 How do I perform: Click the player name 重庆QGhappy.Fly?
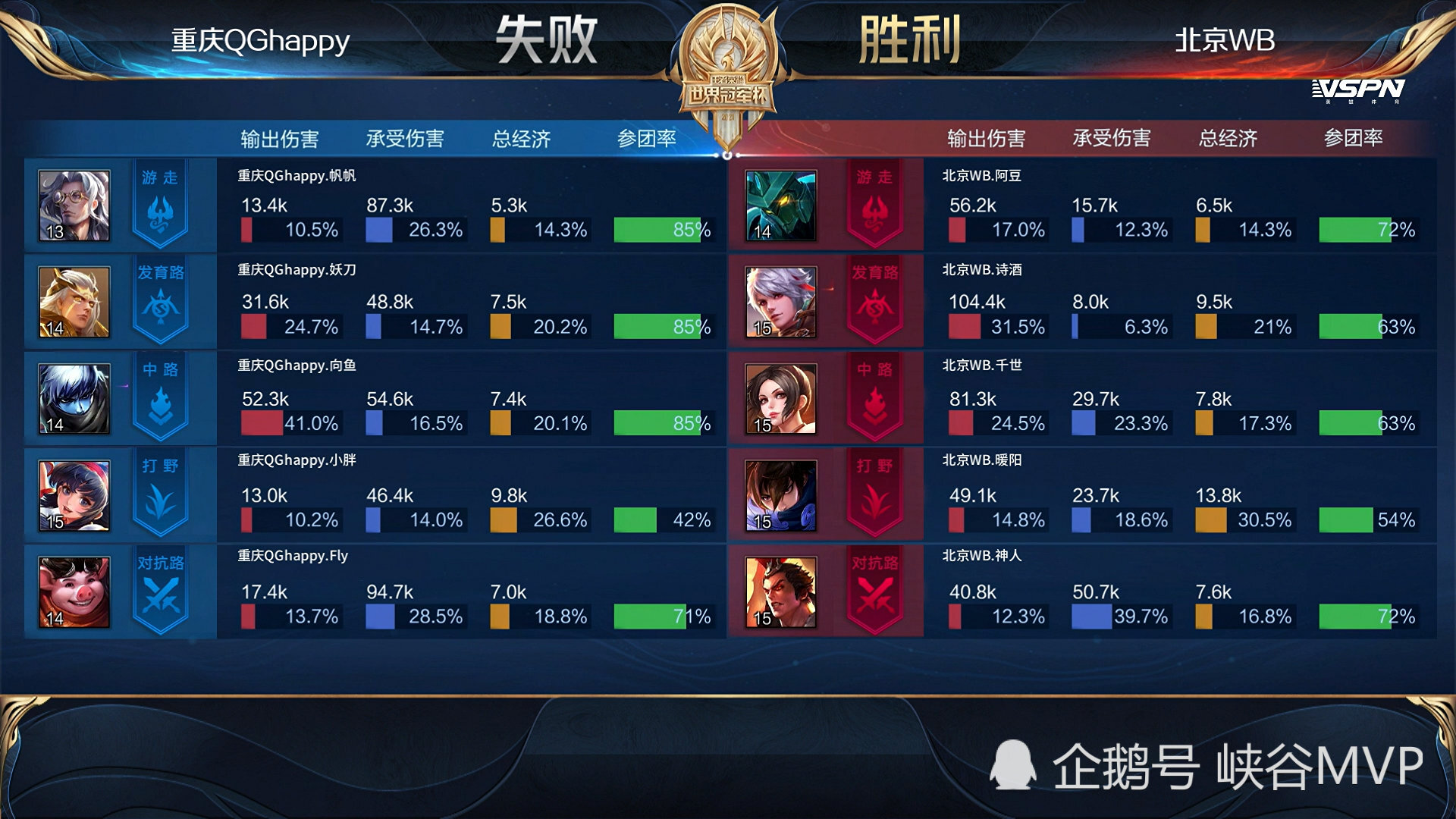click(x=290, y=556)
